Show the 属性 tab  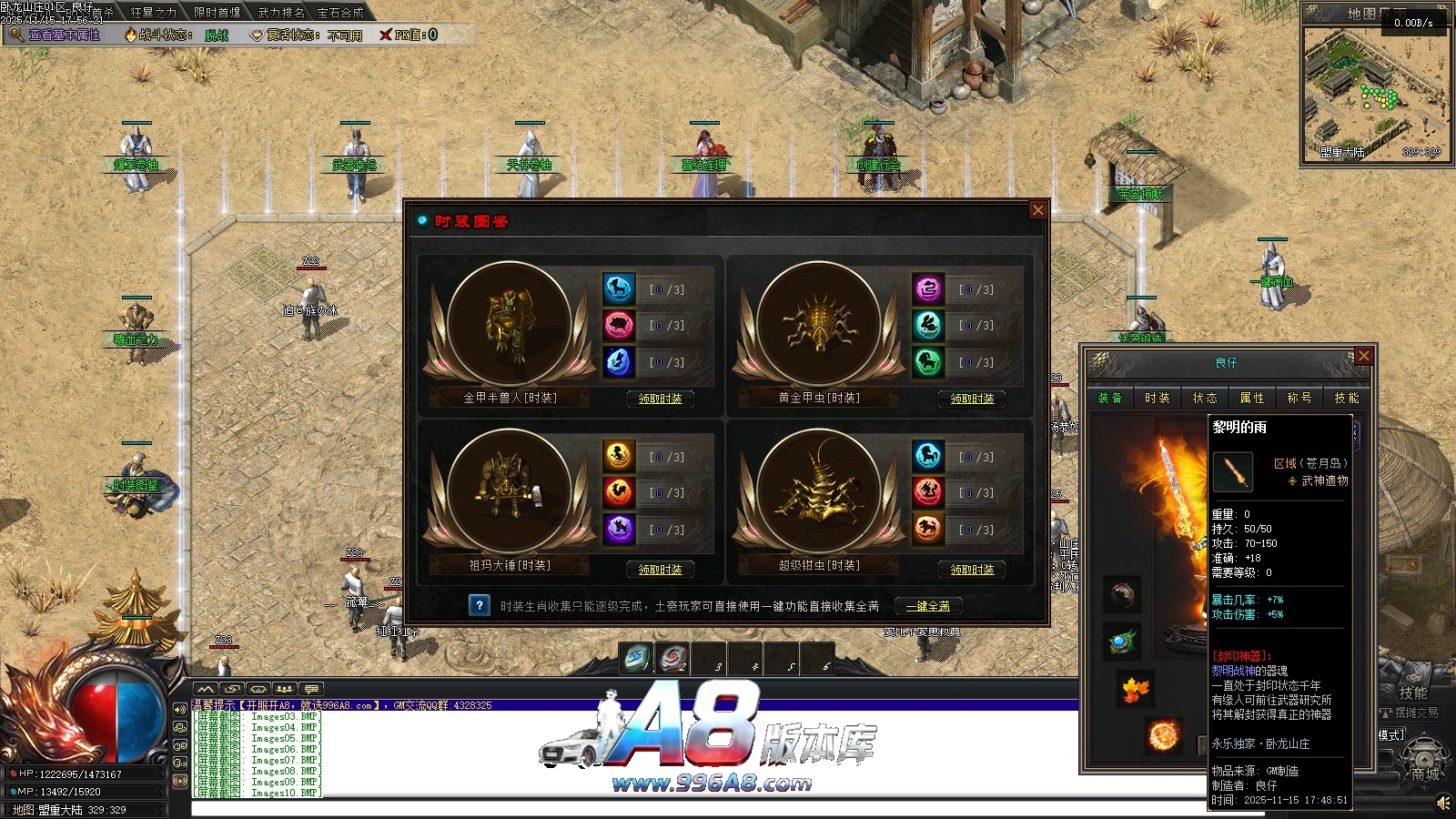tap(1252, 398)
